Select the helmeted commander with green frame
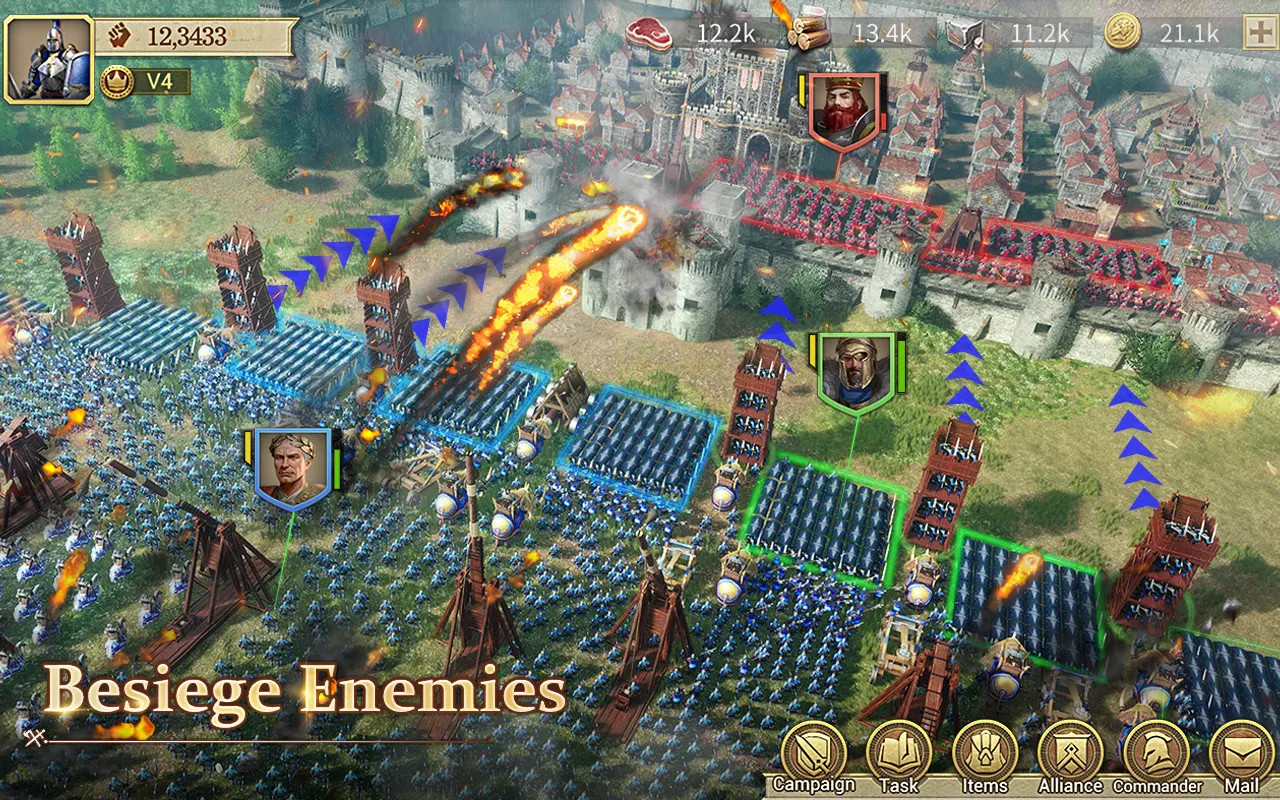This screenshot has width=1280, height=800. [x=856, y=371]
